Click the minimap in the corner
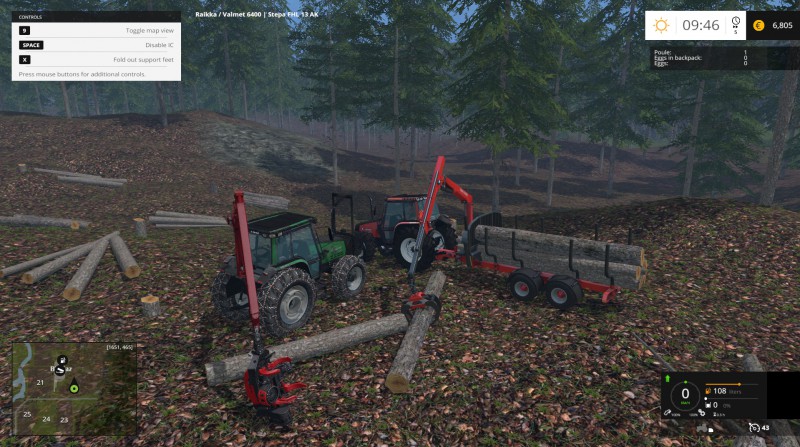Viewport: 800px width, 447px height. [x=73, y=388]
